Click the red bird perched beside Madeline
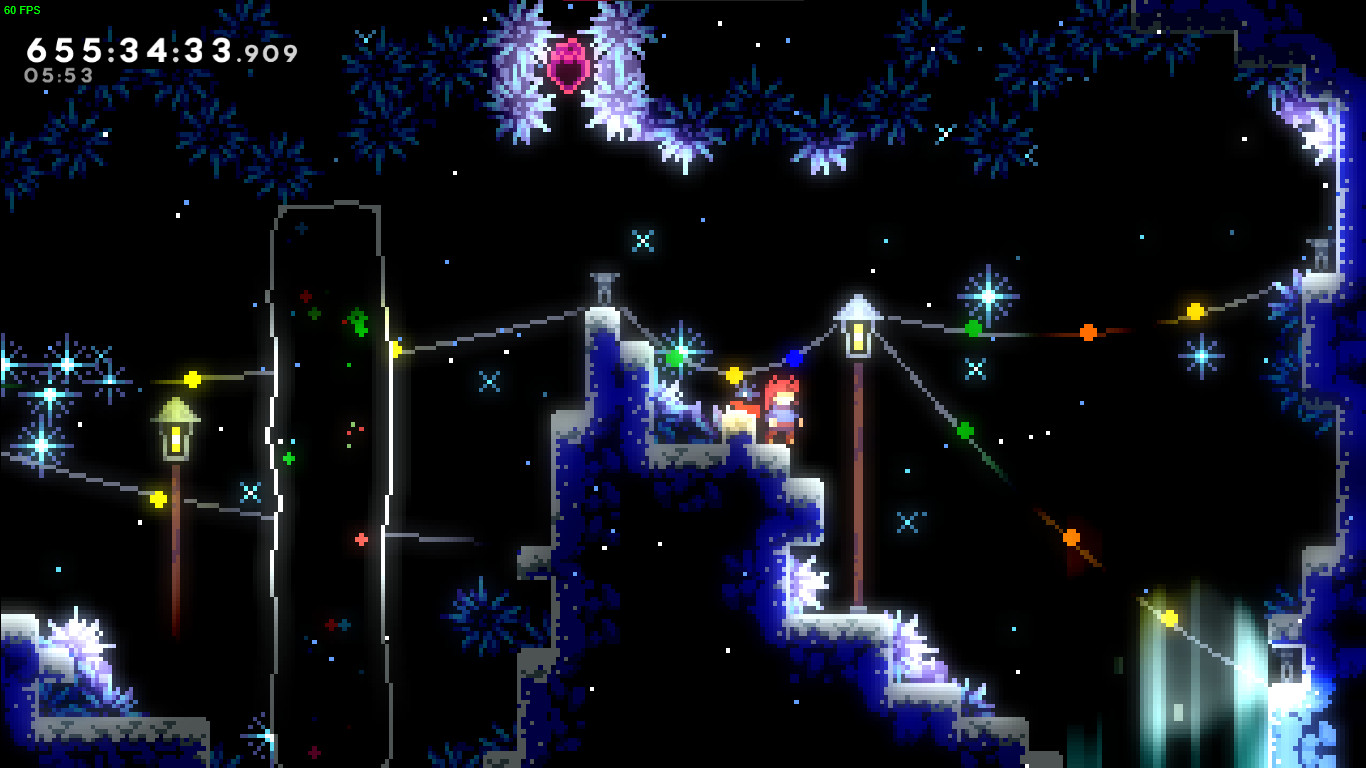Image resolution: width=1366 pixels, height=768 pixels. (x=737, y=417)
